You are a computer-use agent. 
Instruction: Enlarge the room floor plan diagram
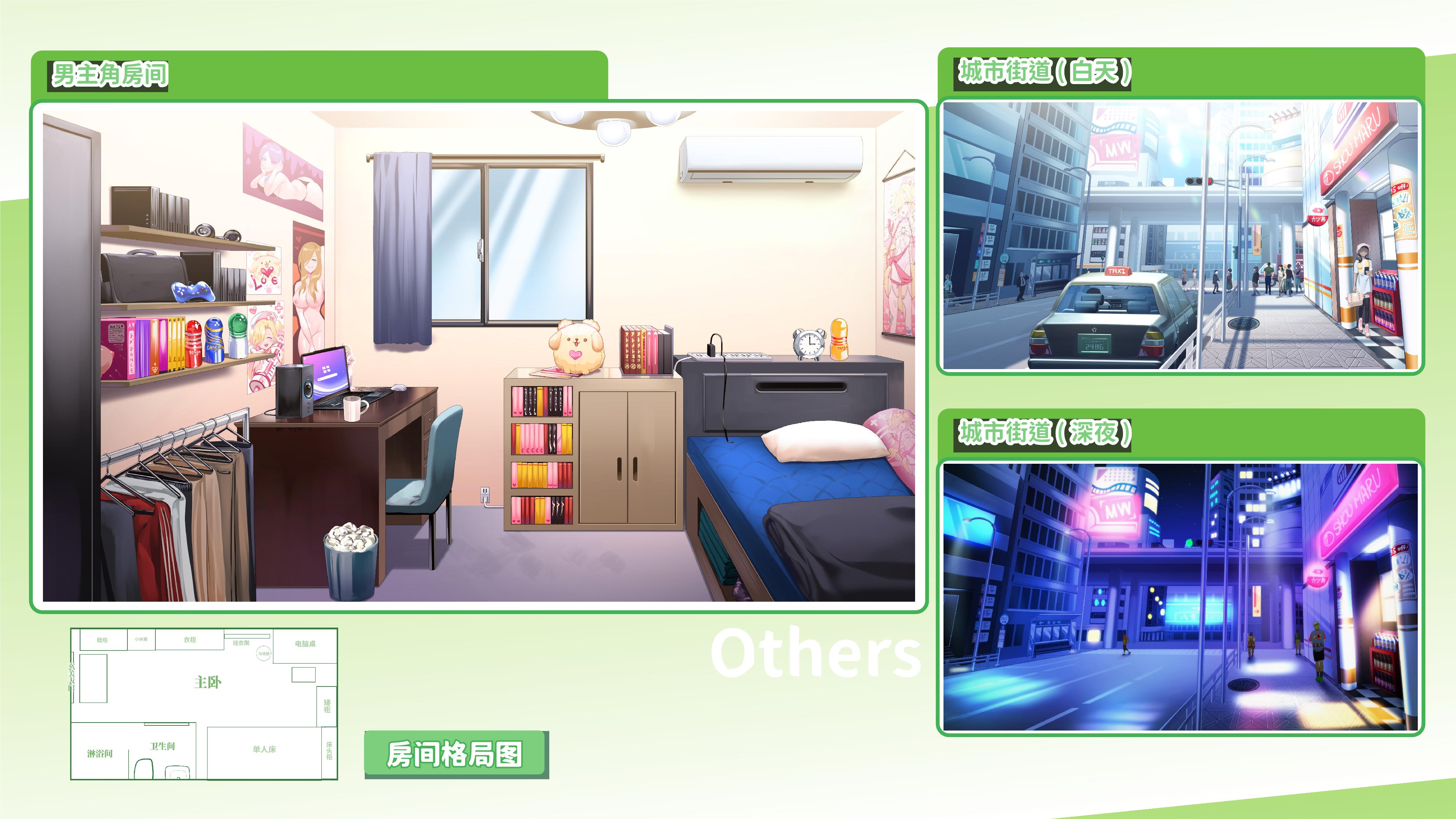coord(204,704)
